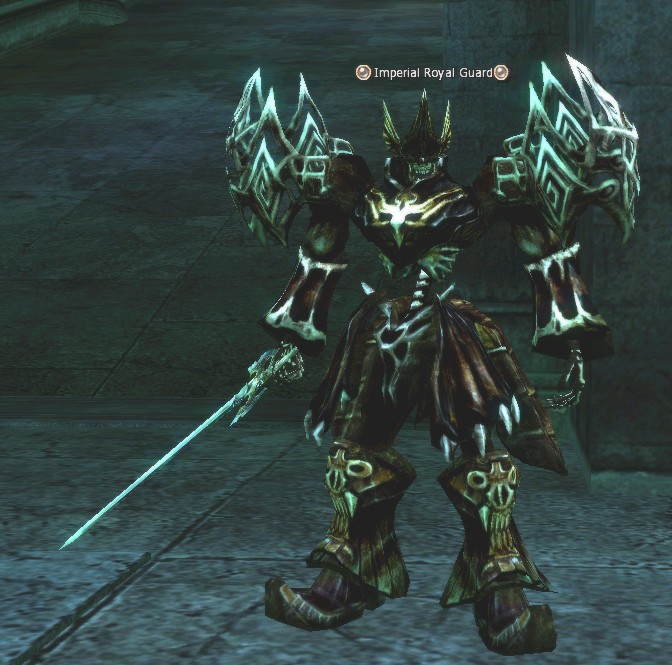672x665 pixels.
Task: Select the Imperial Royal Guard nameplate
Action: click(x=433, y=72)
